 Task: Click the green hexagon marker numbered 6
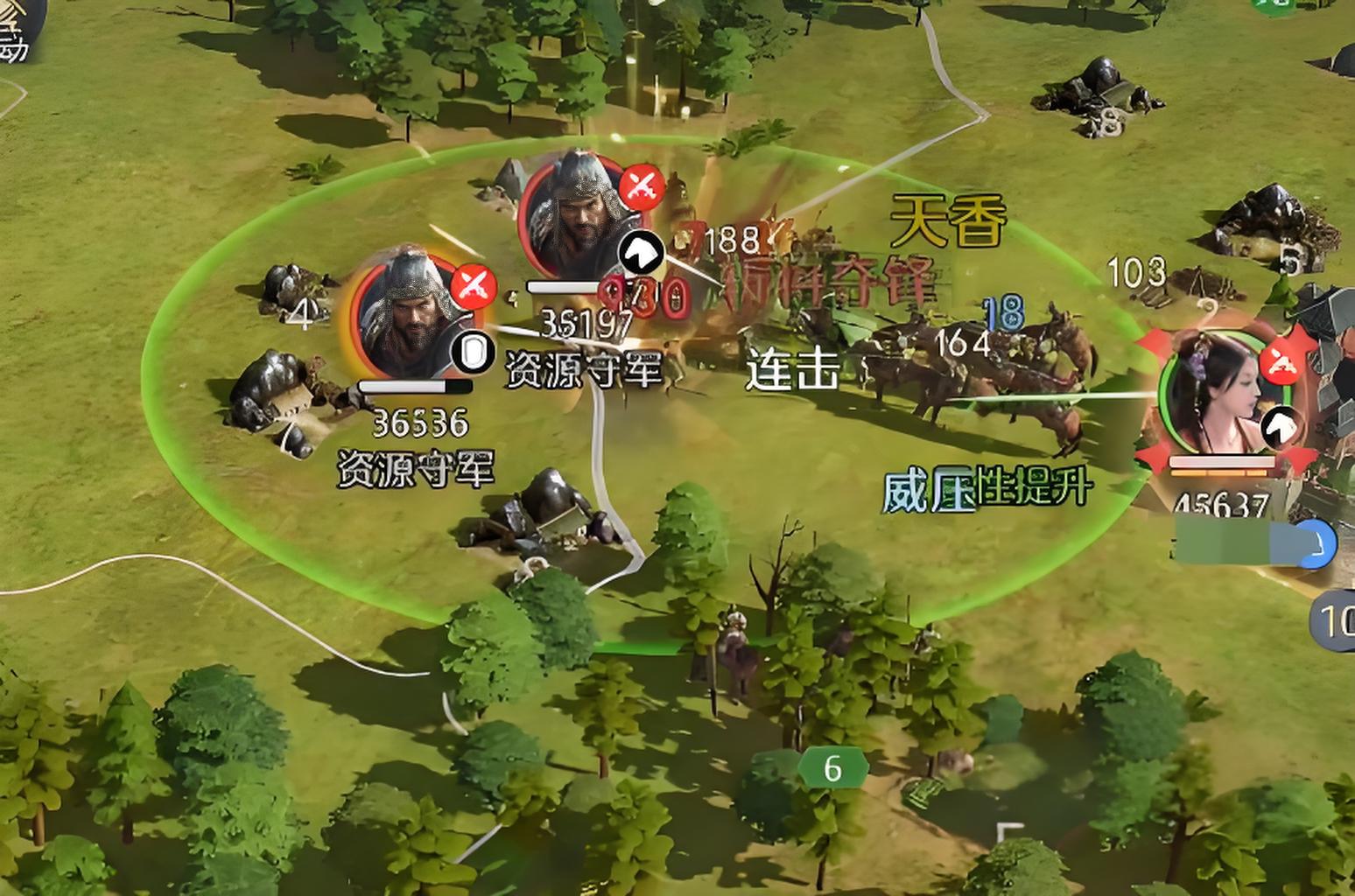832,769
